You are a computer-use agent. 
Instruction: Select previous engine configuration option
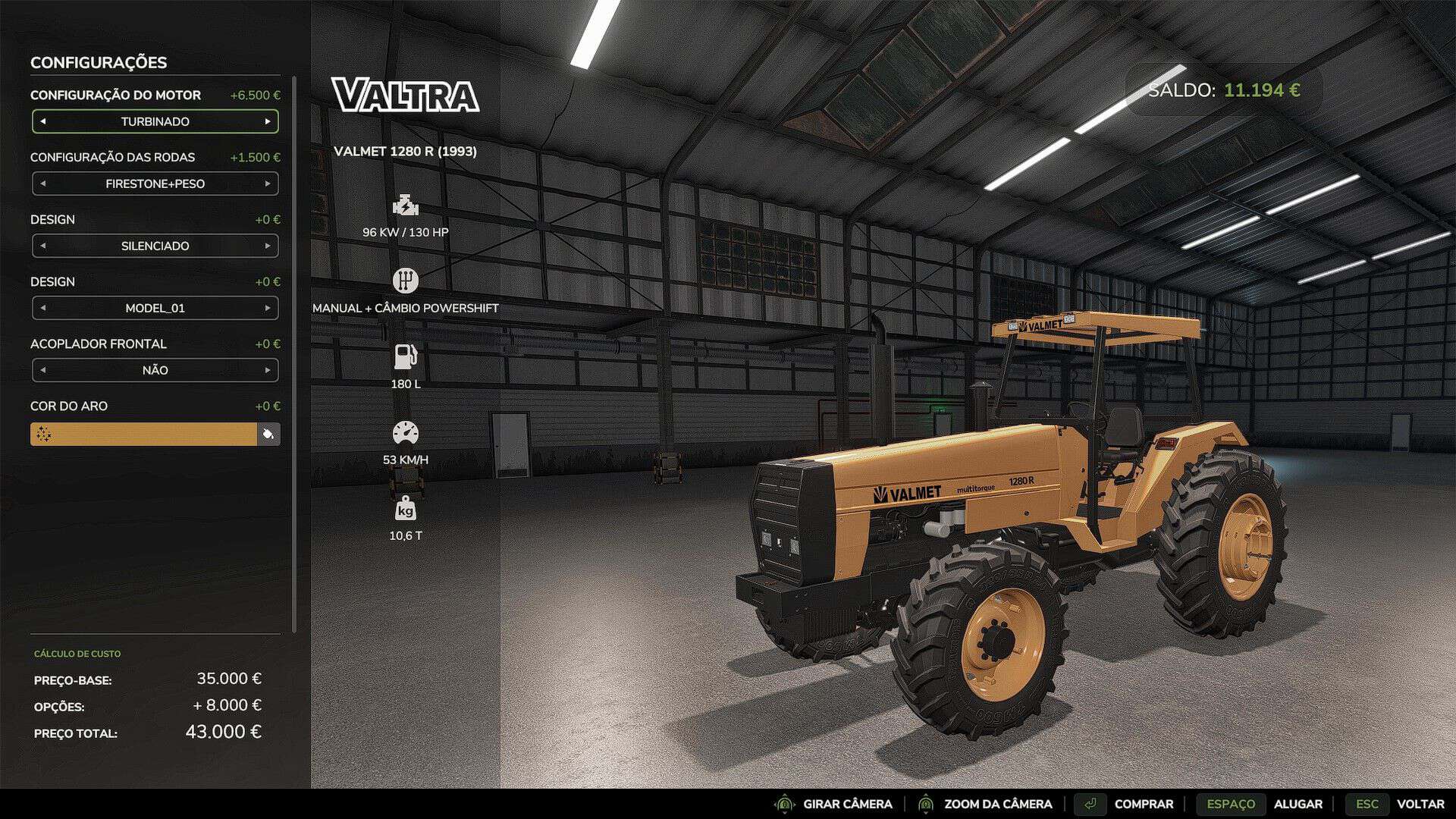pos(42,121)
